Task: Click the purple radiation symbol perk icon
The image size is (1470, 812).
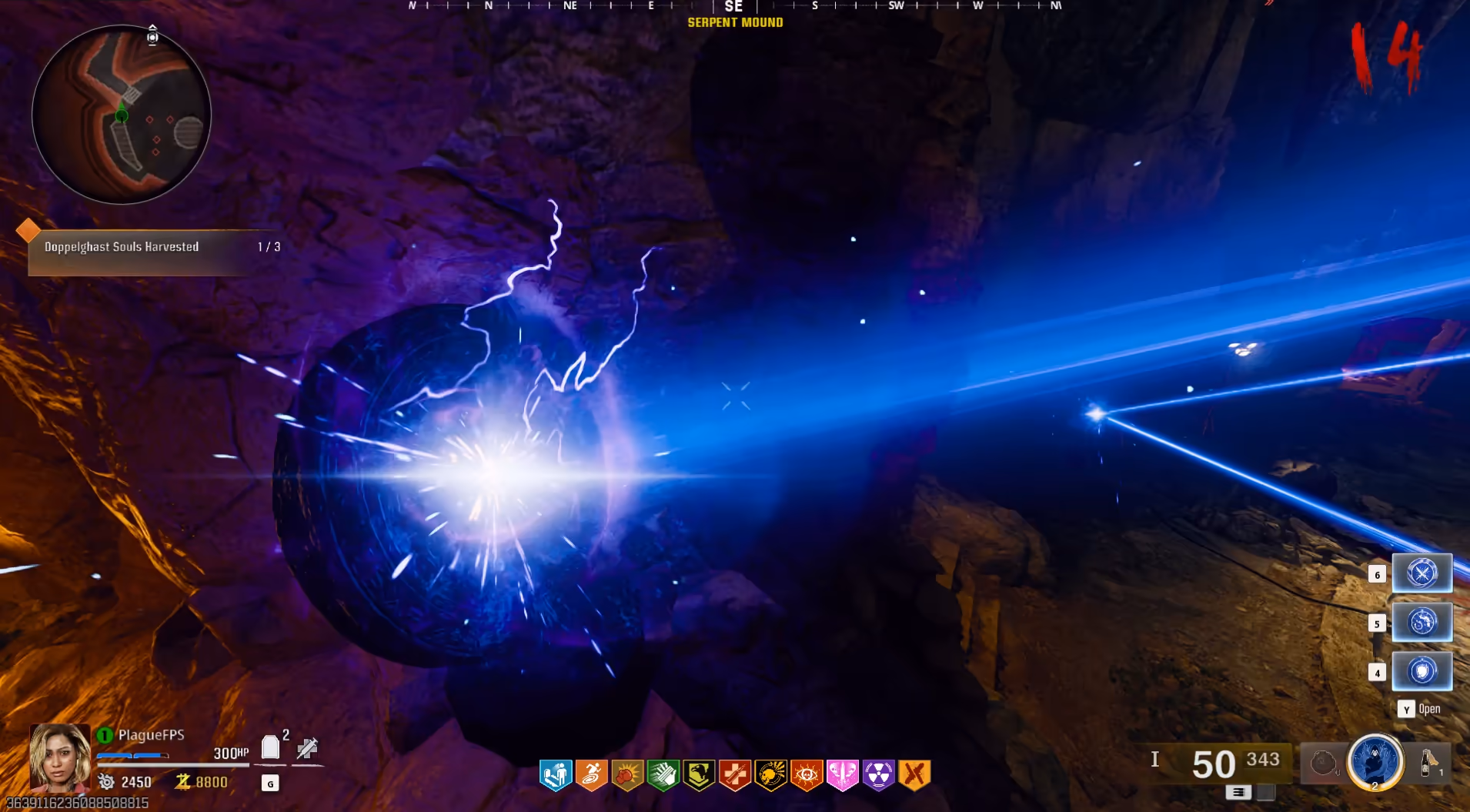Action: pos(878,775)
